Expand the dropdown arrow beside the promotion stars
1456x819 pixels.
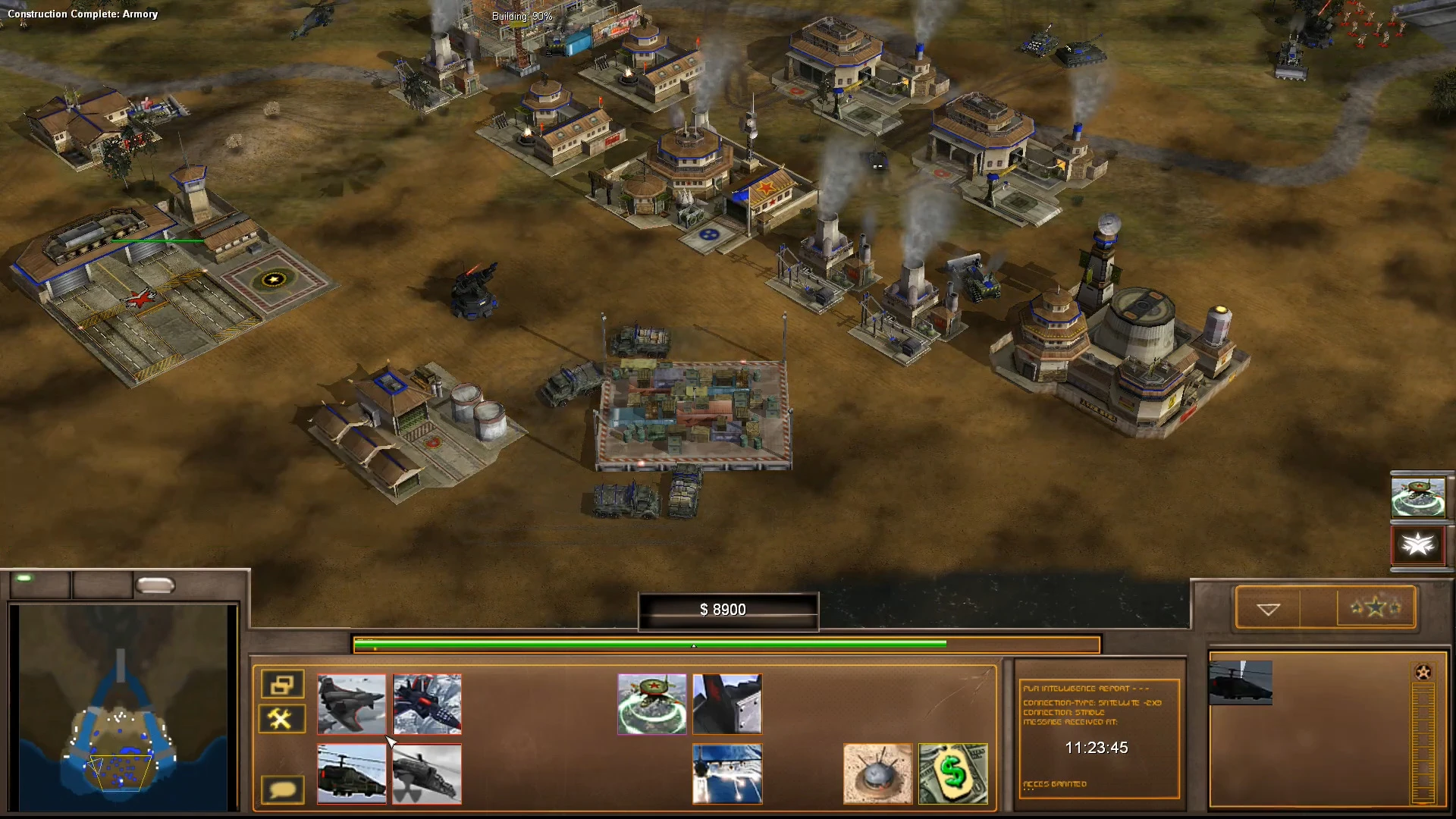[x=1267, y=607]
